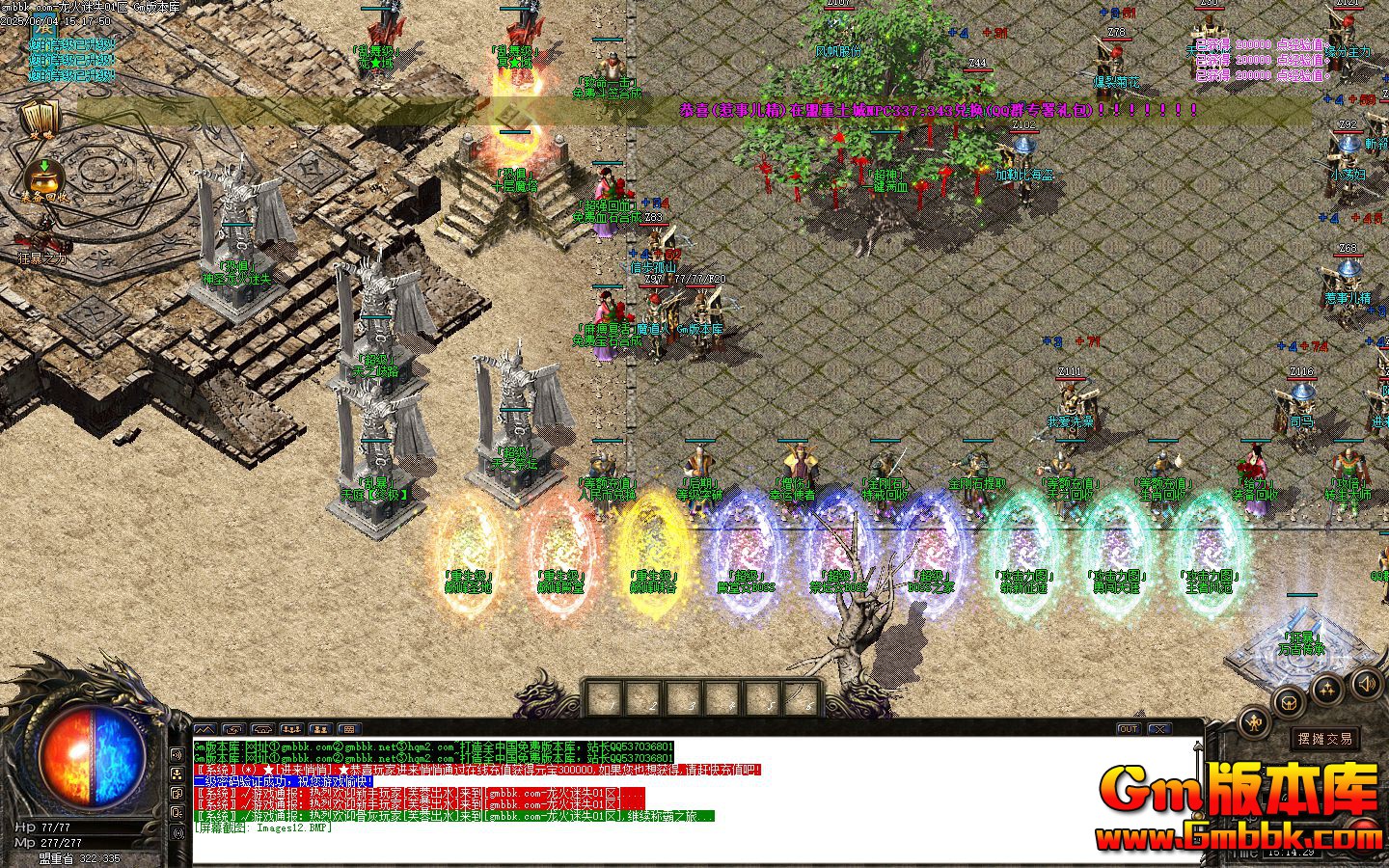This screenshot has height=868, width=1389.
Task: Select the whisper chat icon in the chat toolbar
Action: tap(317, 729)
